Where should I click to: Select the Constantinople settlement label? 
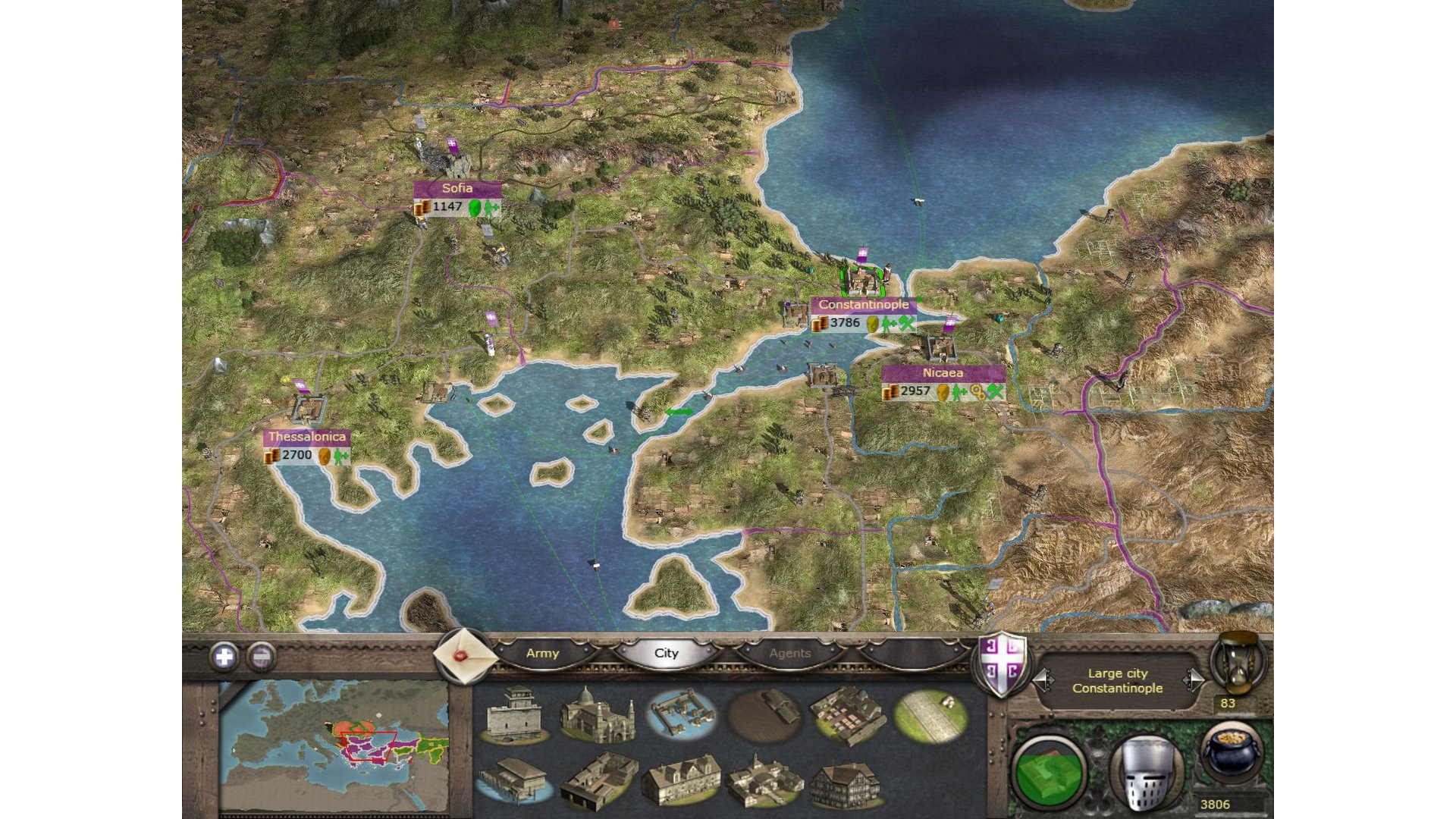click(863, 305)
